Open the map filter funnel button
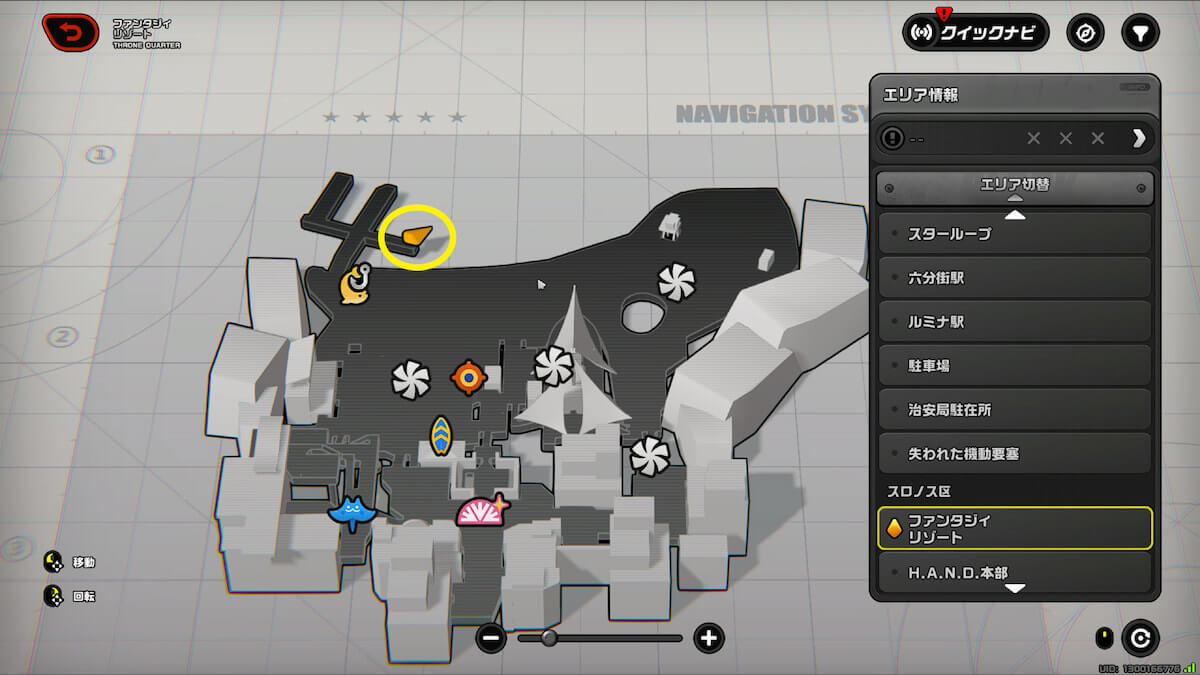Image resolution: width=1200 pixels, height=675 pixels. 1139,32
